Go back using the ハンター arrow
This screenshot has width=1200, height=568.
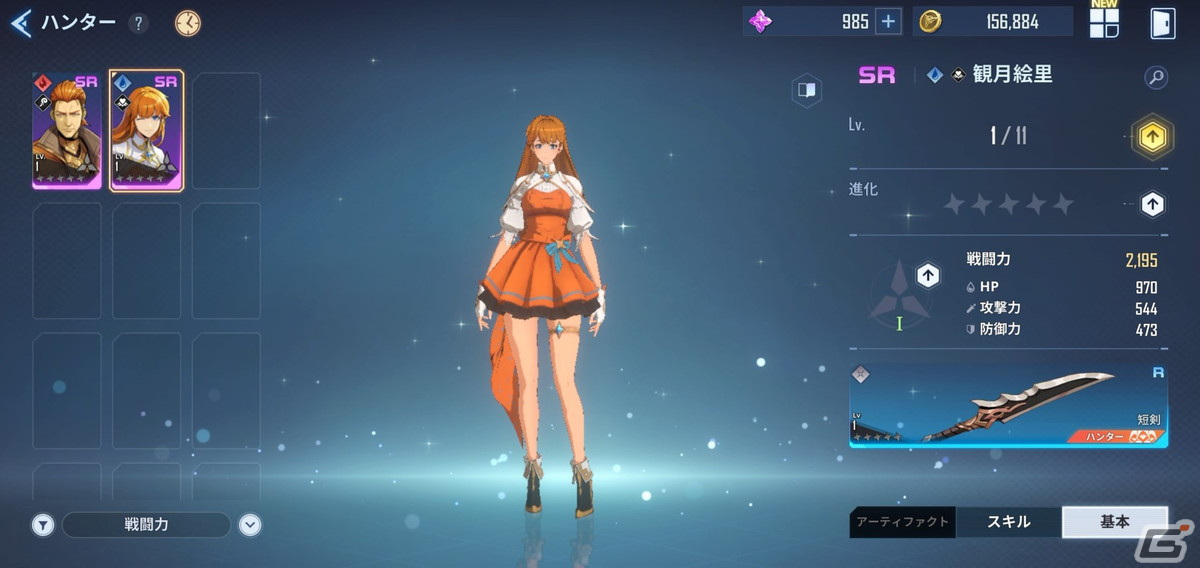[22, 22]
